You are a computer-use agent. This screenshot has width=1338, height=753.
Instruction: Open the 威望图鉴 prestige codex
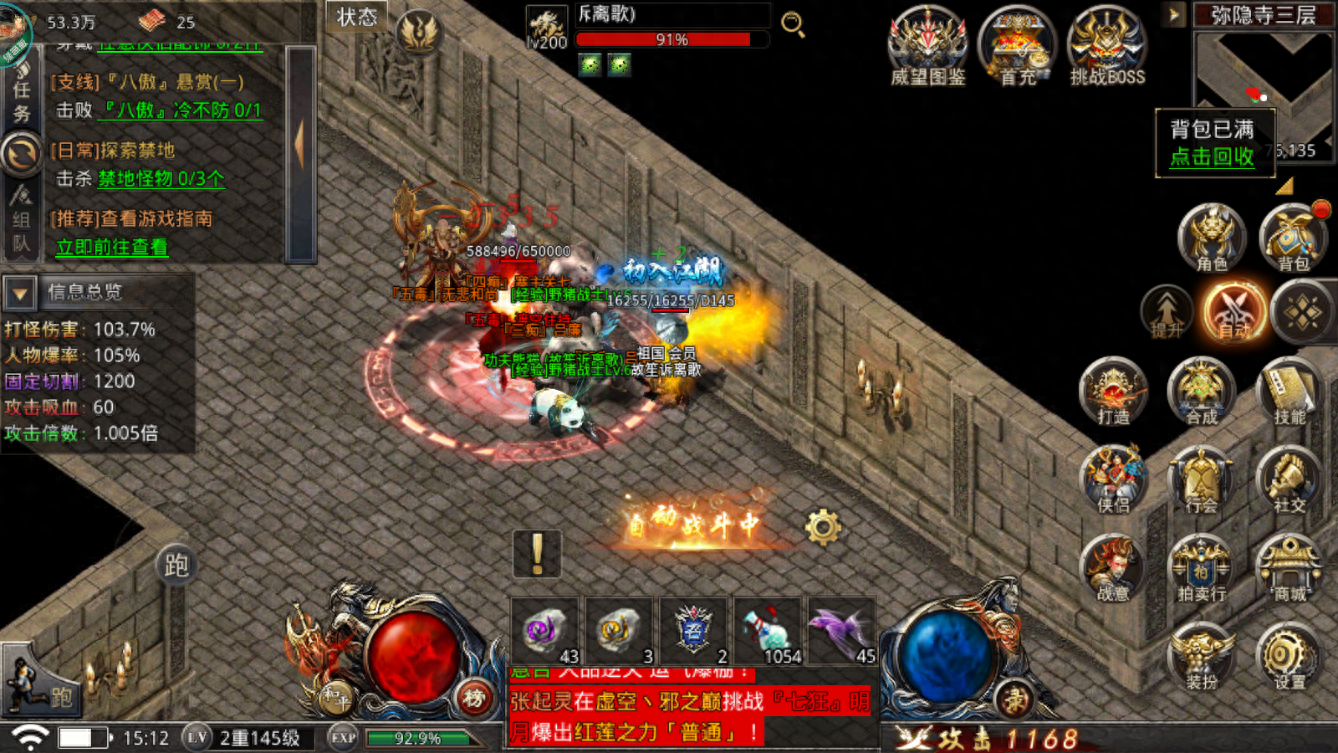point(927,45)
